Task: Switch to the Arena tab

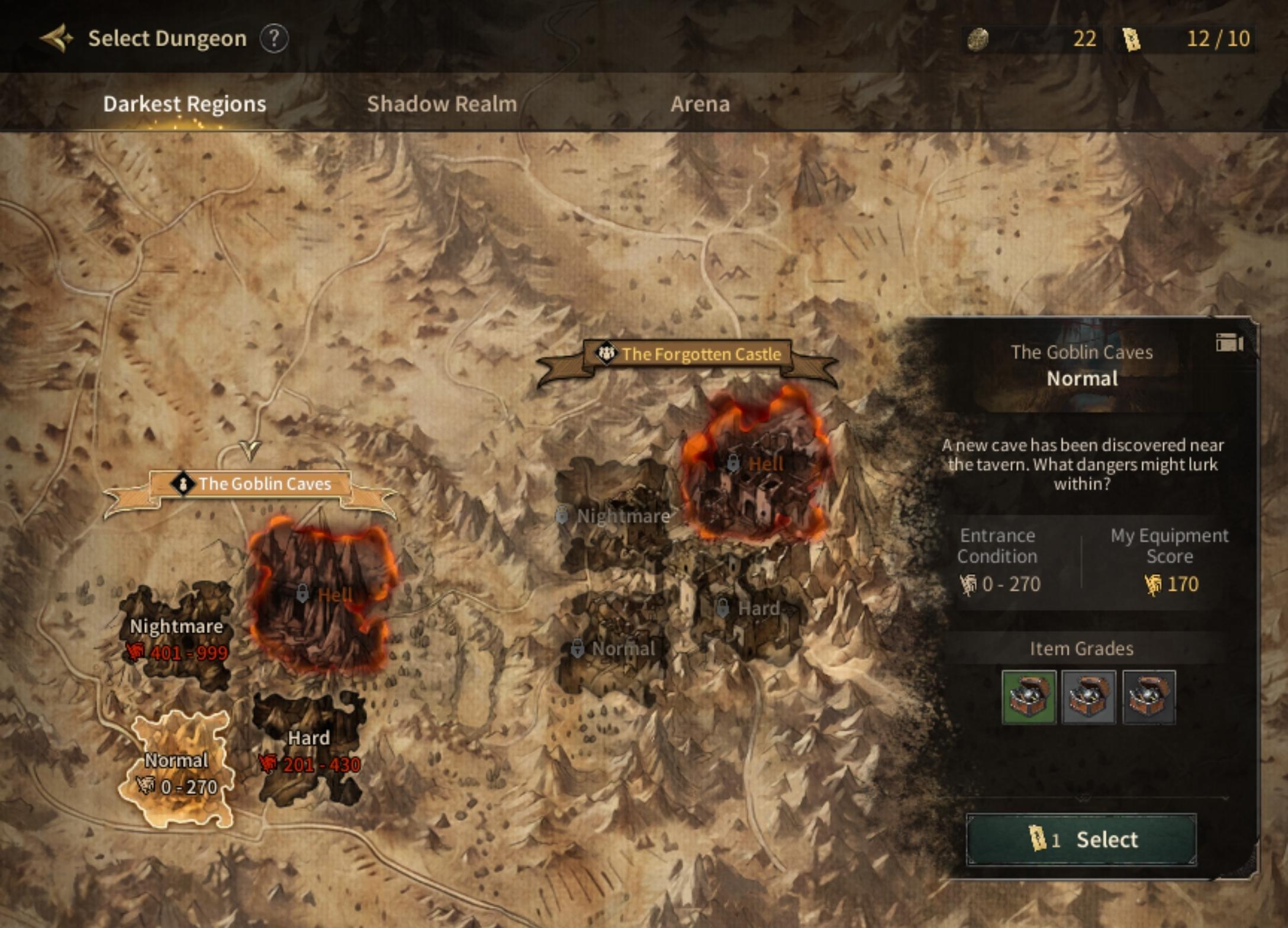Action: coord(700,104)
